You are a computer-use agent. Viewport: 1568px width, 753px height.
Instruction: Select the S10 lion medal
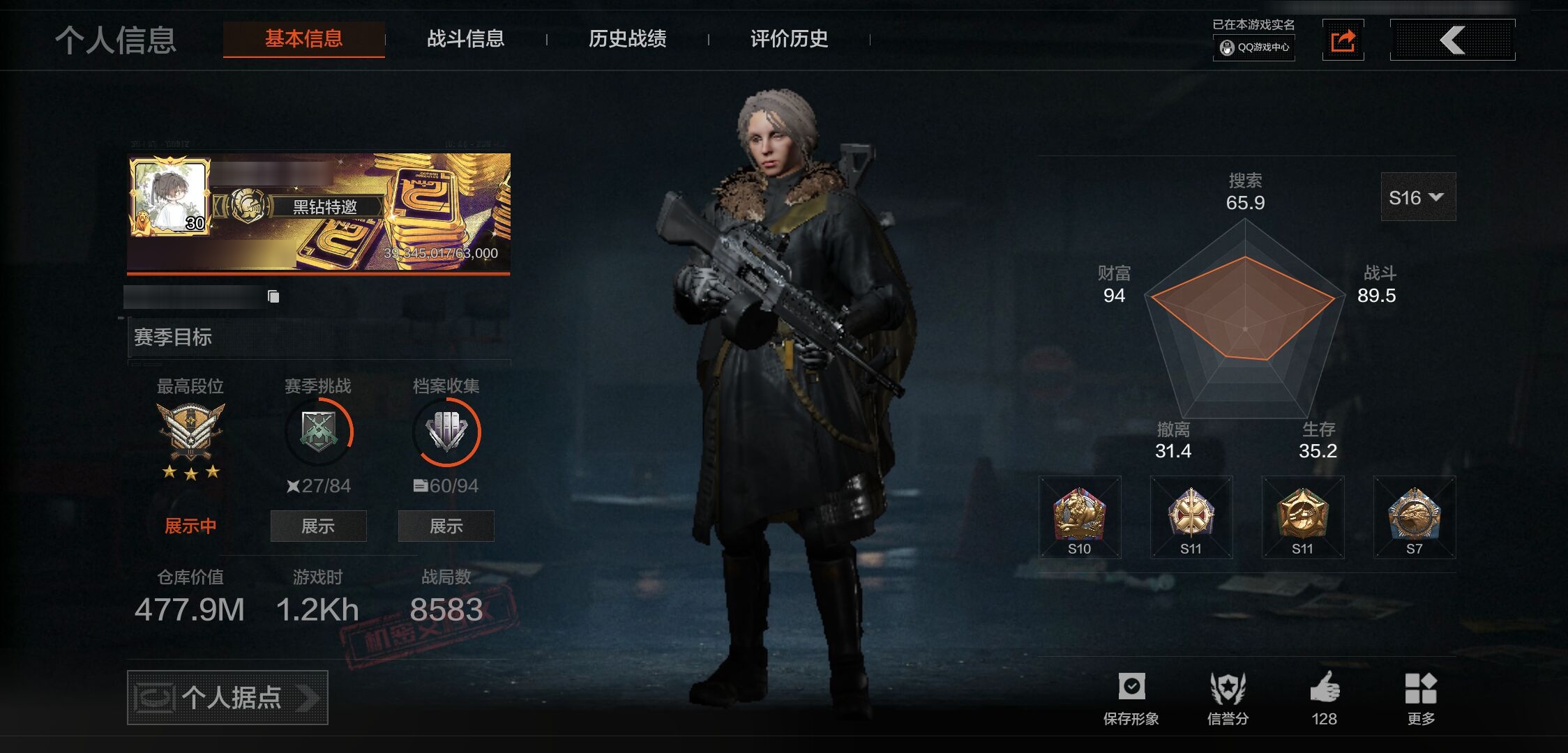point(1079,517)
